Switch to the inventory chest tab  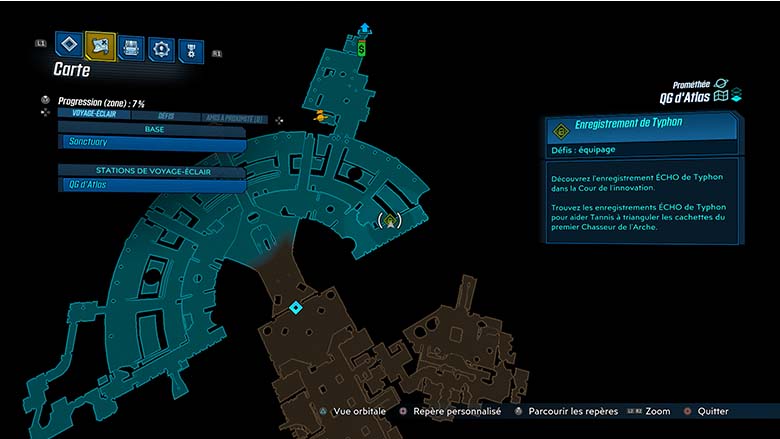(x=131, y=47)
